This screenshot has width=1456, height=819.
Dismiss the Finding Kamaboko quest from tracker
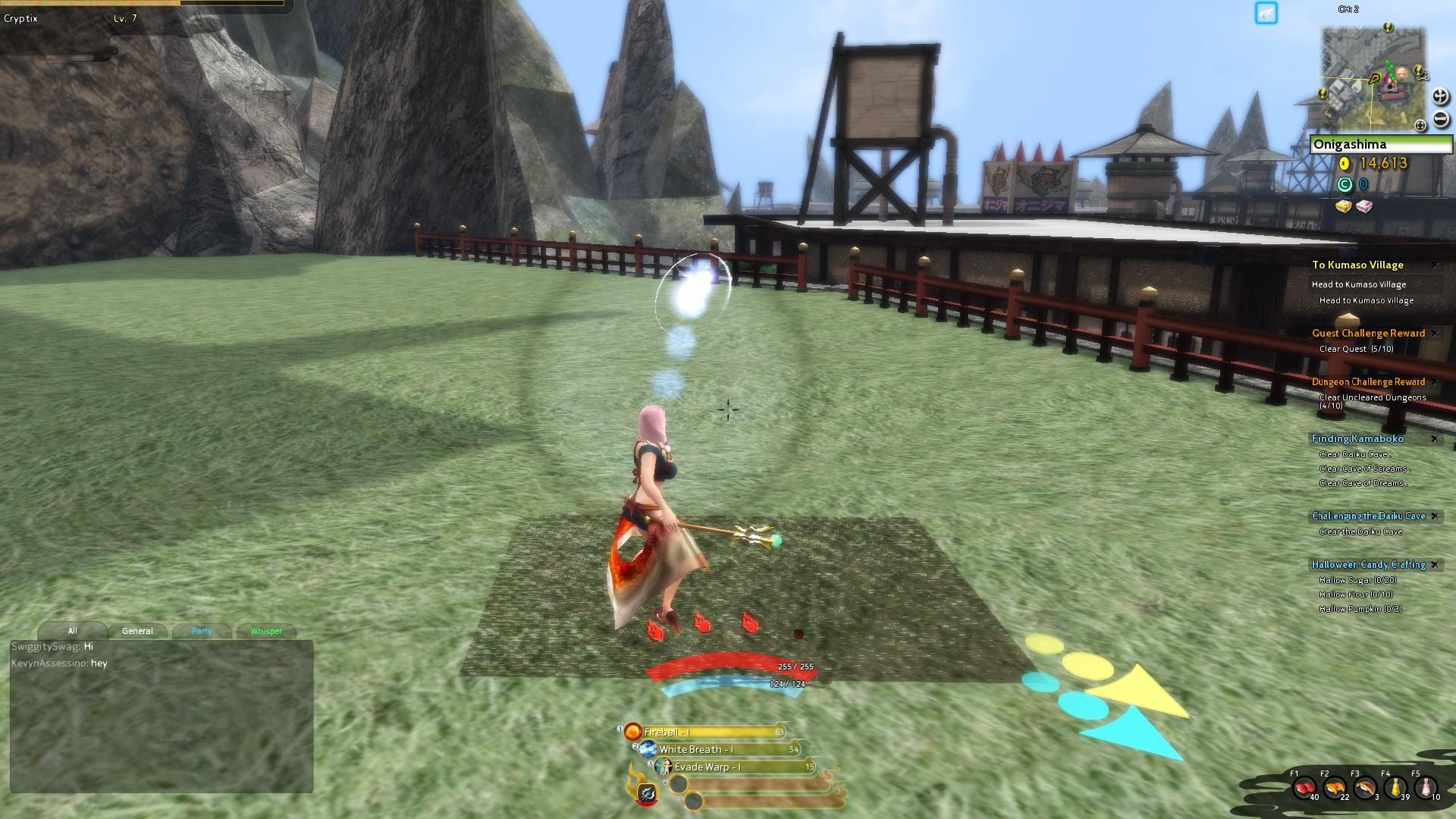click(x=1436, y=439)
